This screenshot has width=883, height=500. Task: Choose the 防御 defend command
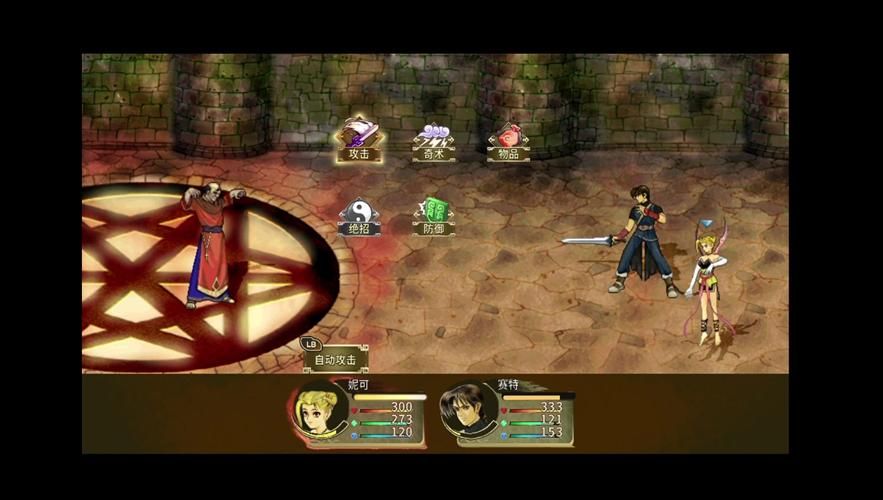tap(434, 216)
